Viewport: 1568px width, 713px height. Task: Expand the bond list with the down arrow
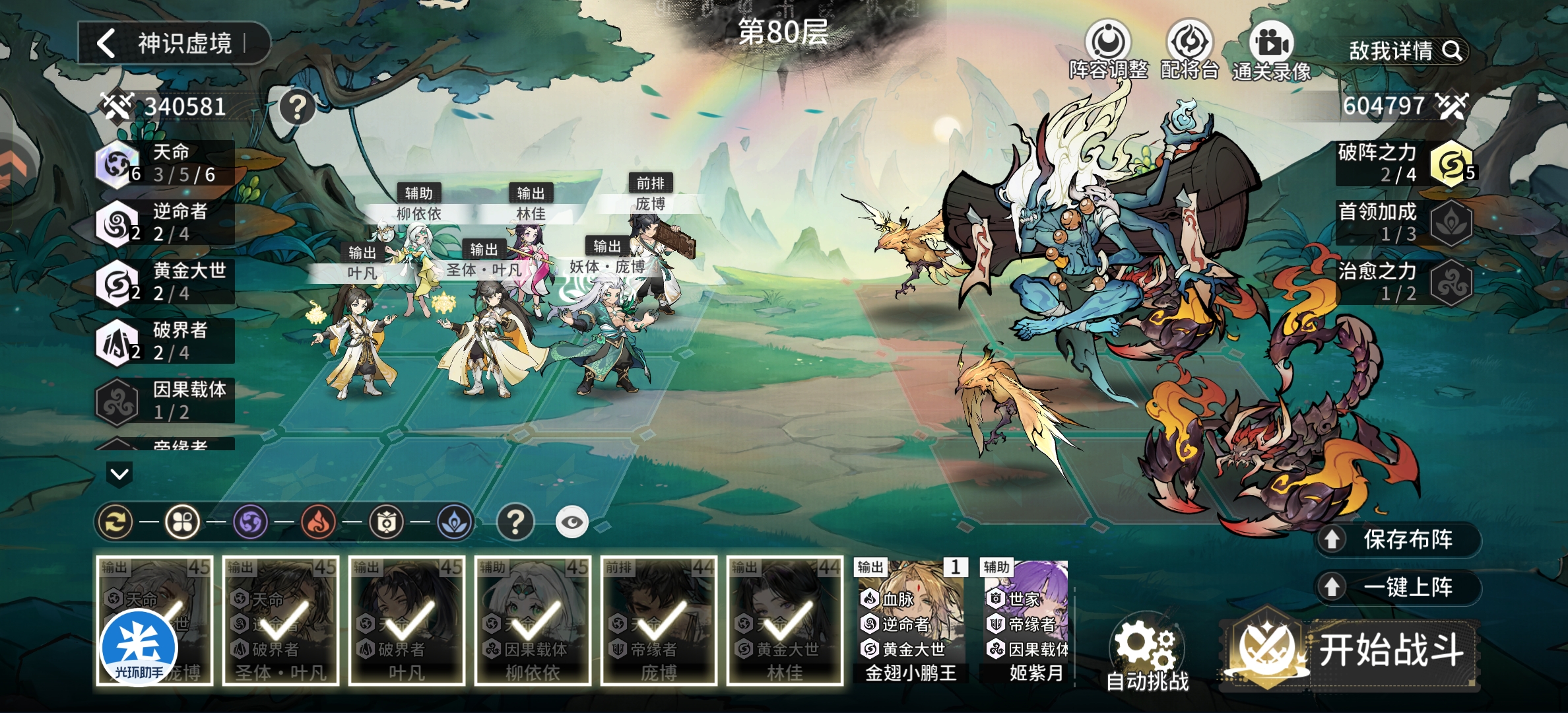(x=119, y=474)
